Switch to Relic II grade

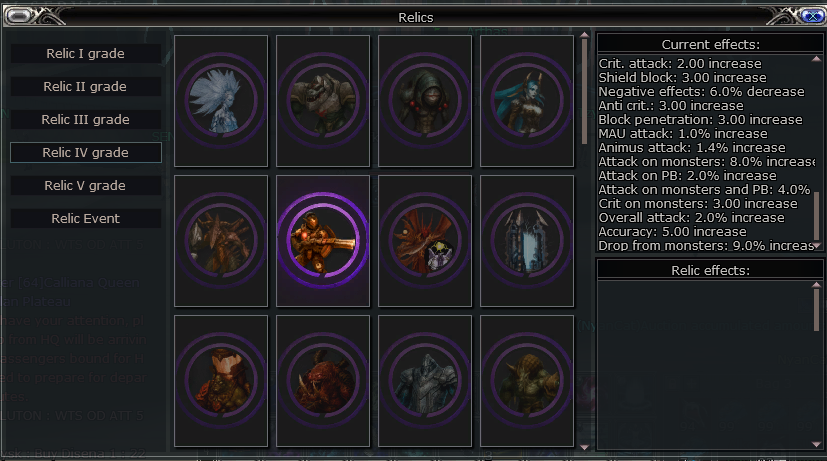pyautogui.click(x=85, y=87)
